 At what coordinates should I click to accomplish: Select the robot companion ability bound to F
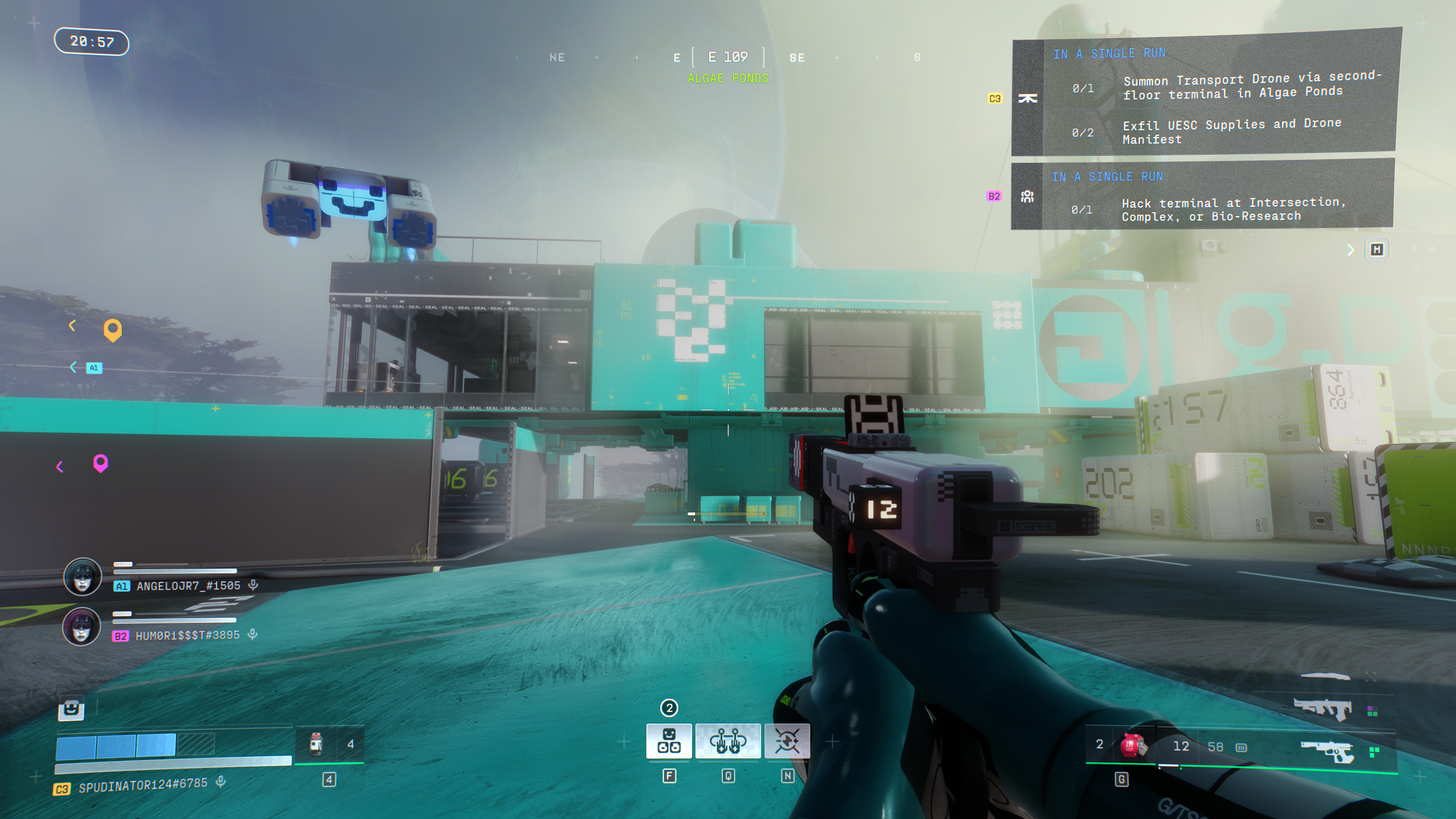(x=670, y=741)
